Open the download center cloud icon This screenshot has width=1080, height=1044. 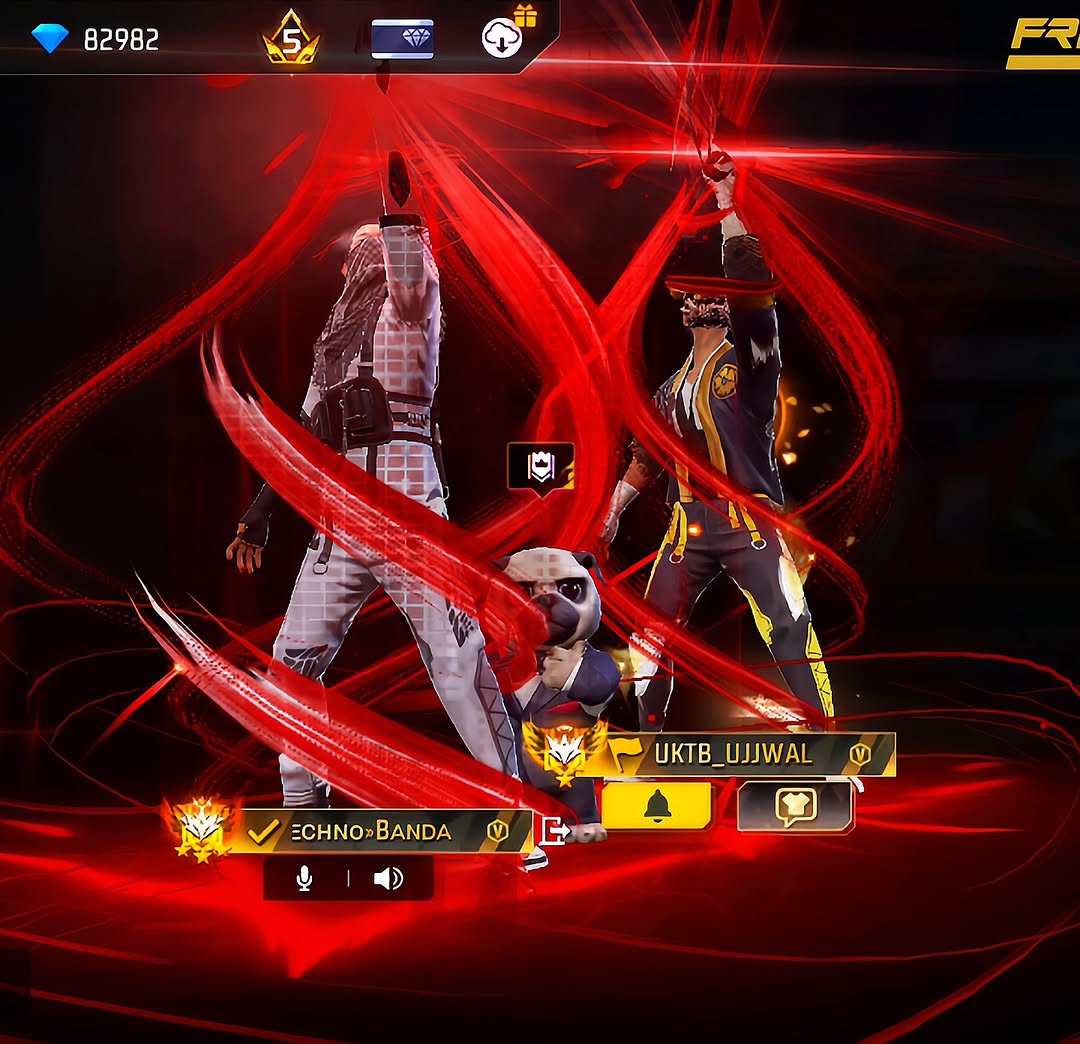pyautogui.click(x=502, y=38)
